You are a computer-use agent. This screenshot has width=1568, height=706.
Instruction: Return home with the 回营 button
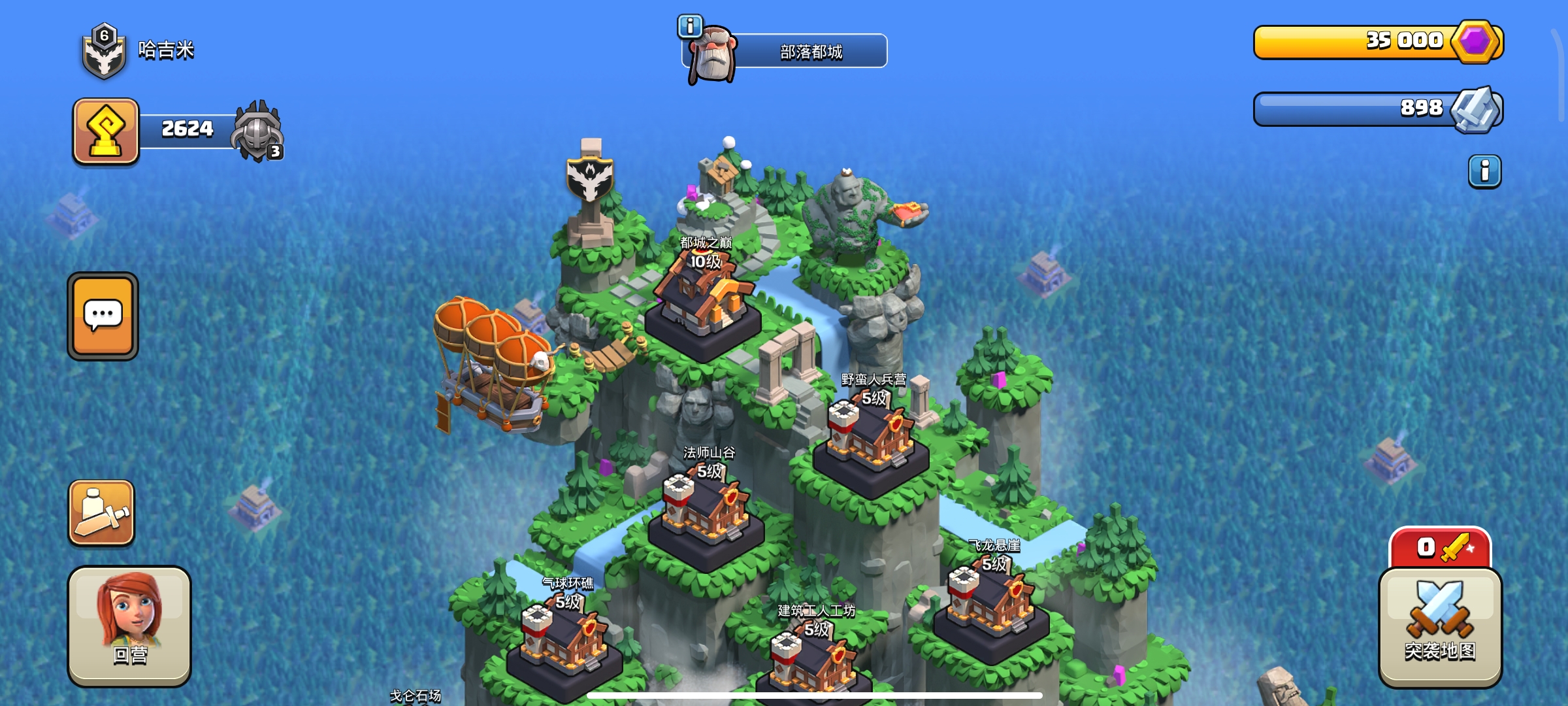pyautogui.click(x=129, y=626)
